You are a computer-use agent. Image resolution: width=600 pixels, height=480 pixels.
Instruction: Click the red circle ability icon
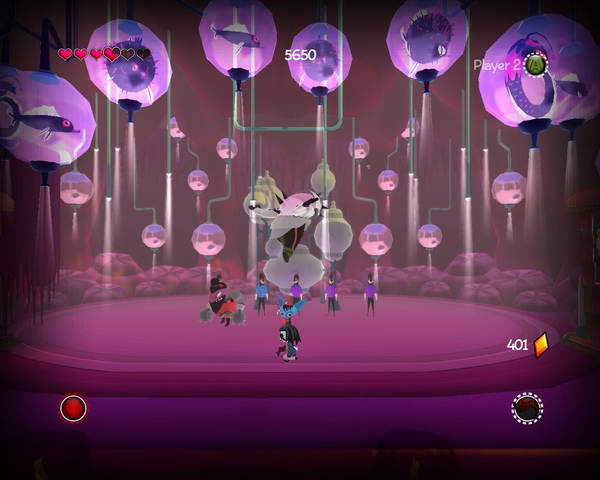[73, 408]
